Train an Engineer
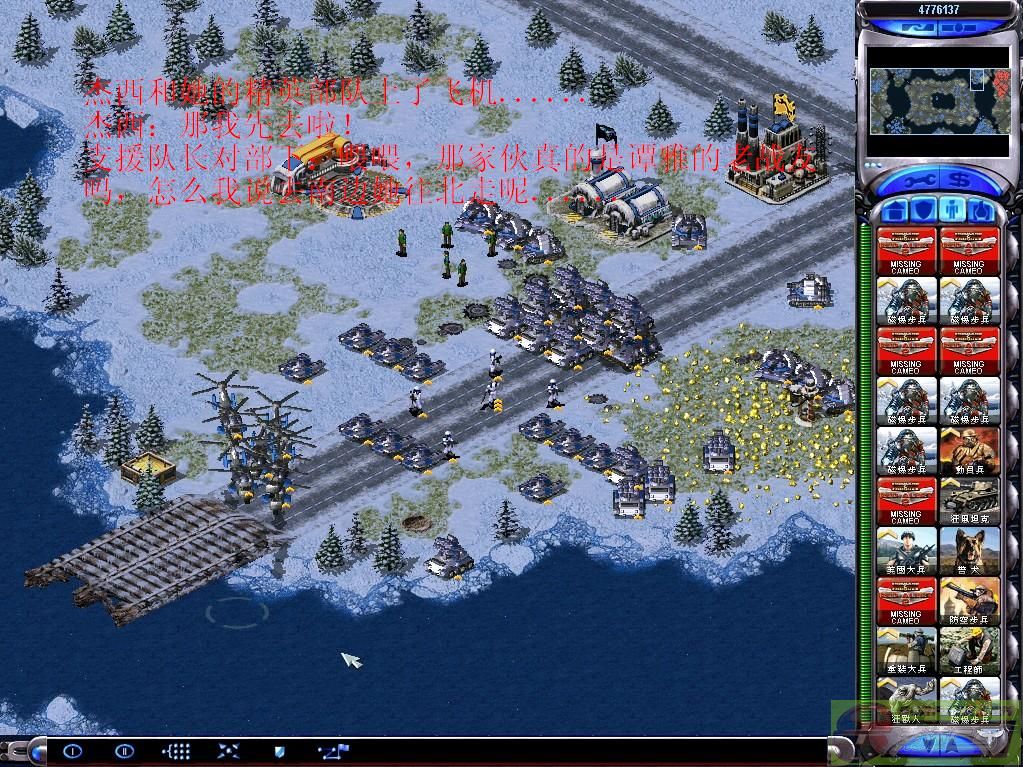Screen dimensions: 1023x767 coord(970,651)
